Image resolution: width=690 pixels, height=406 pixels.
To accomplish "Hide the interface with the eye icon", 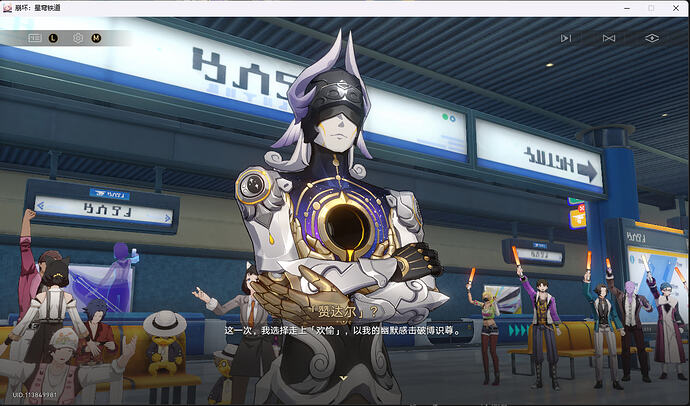I will coord(652,38).
